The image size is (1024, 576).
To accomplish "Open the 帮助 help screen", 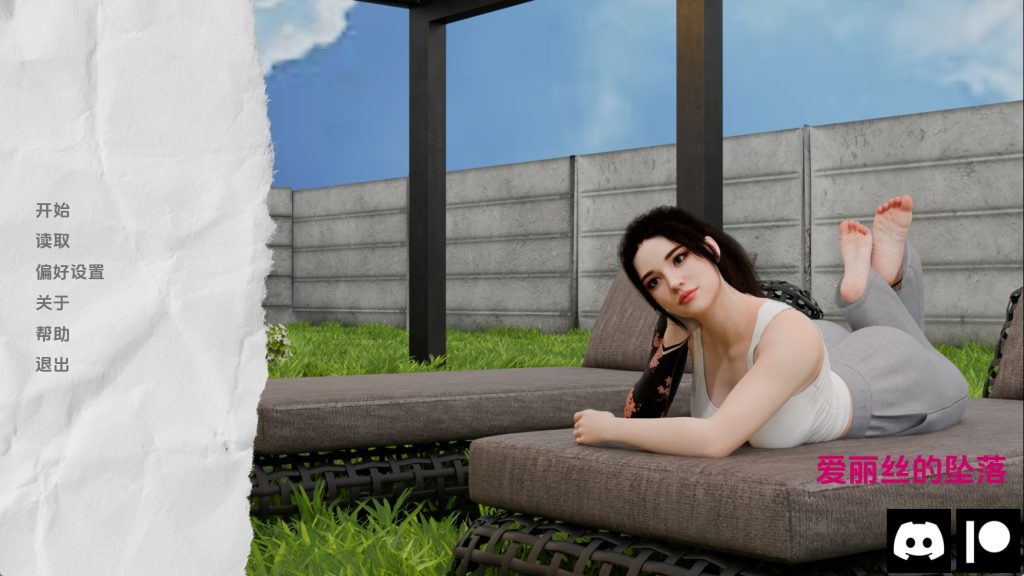I will 53,334.
